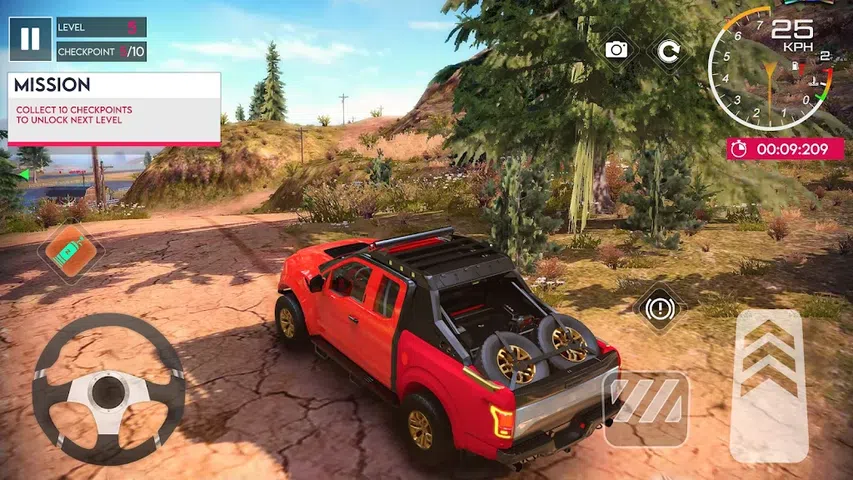Click the Mission objective panel
The width and height of the screenshot is (853, 480).
[x=114, y=109]
